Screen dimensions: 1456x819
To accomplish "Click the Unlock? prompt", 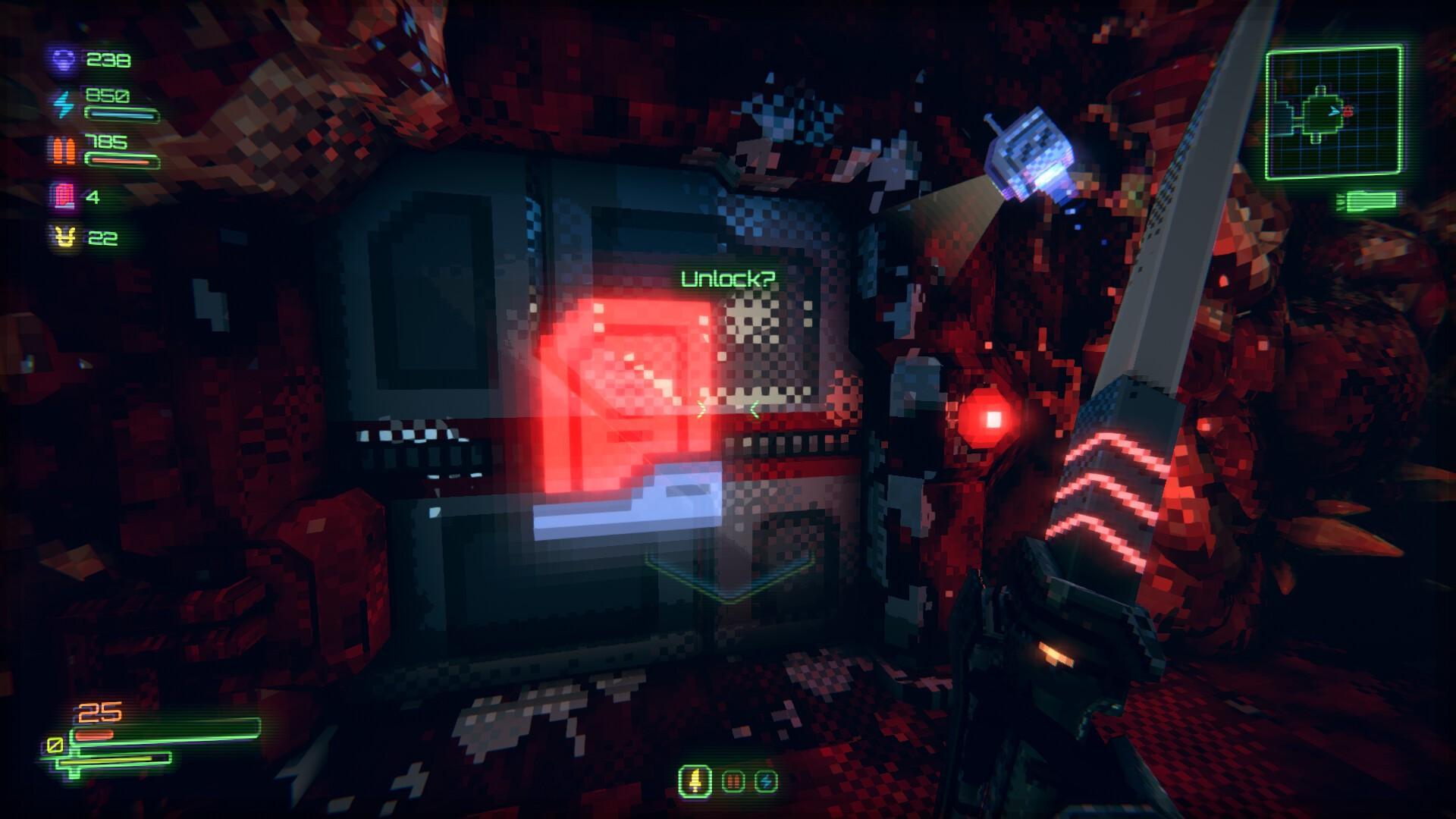I will point(730,279).
